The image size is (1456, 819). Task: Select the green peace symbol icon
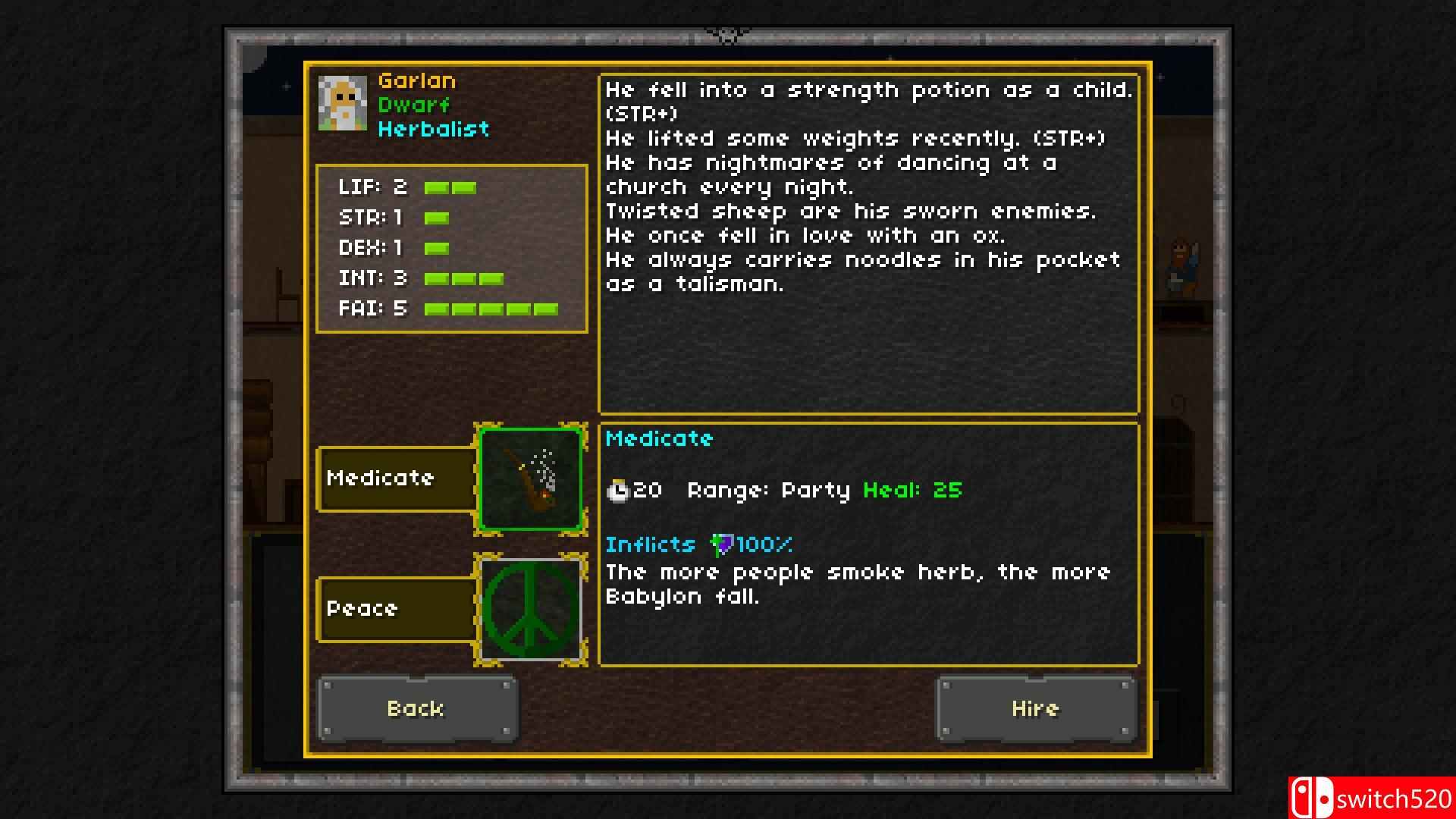(531, 609)
